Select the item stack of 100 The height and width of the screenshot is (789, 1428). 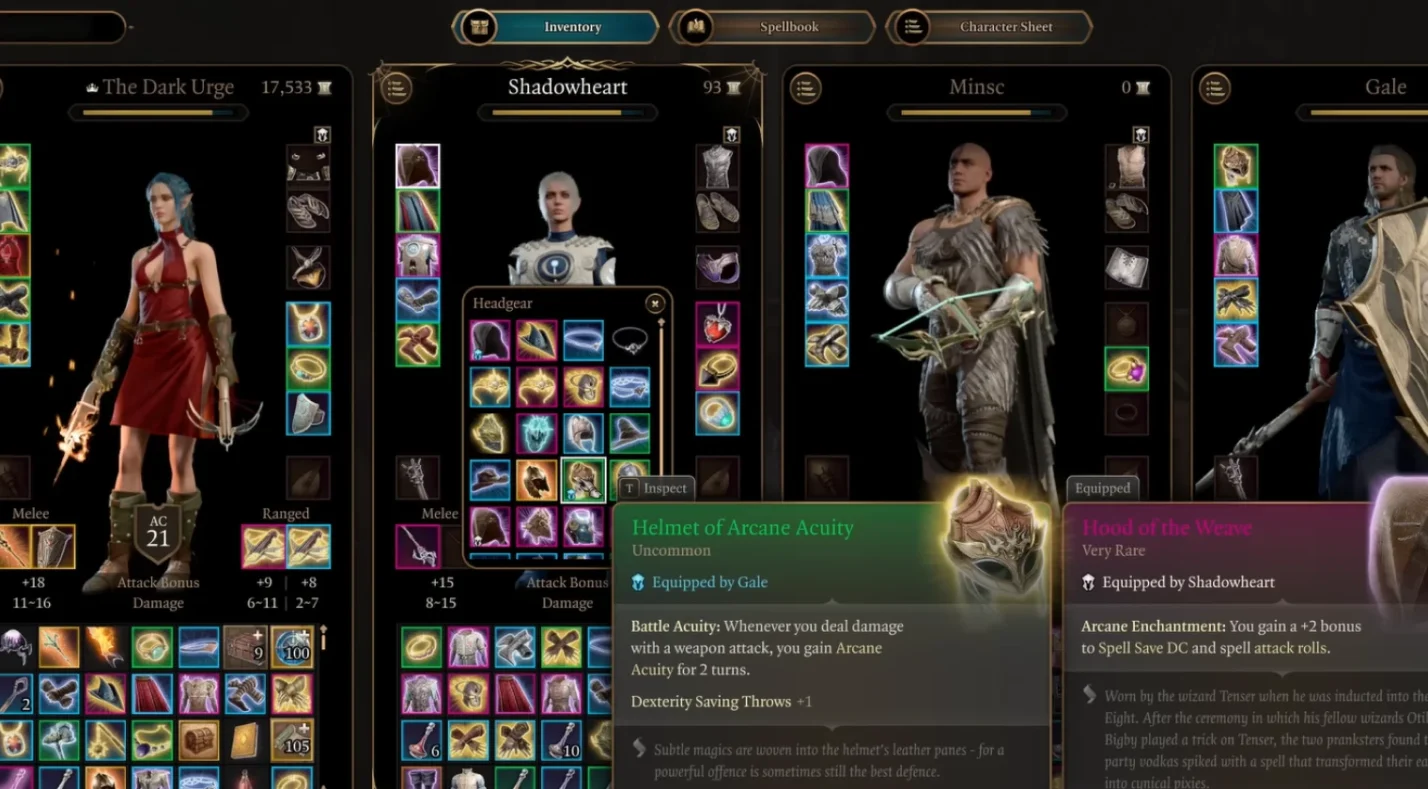[292, 647]
